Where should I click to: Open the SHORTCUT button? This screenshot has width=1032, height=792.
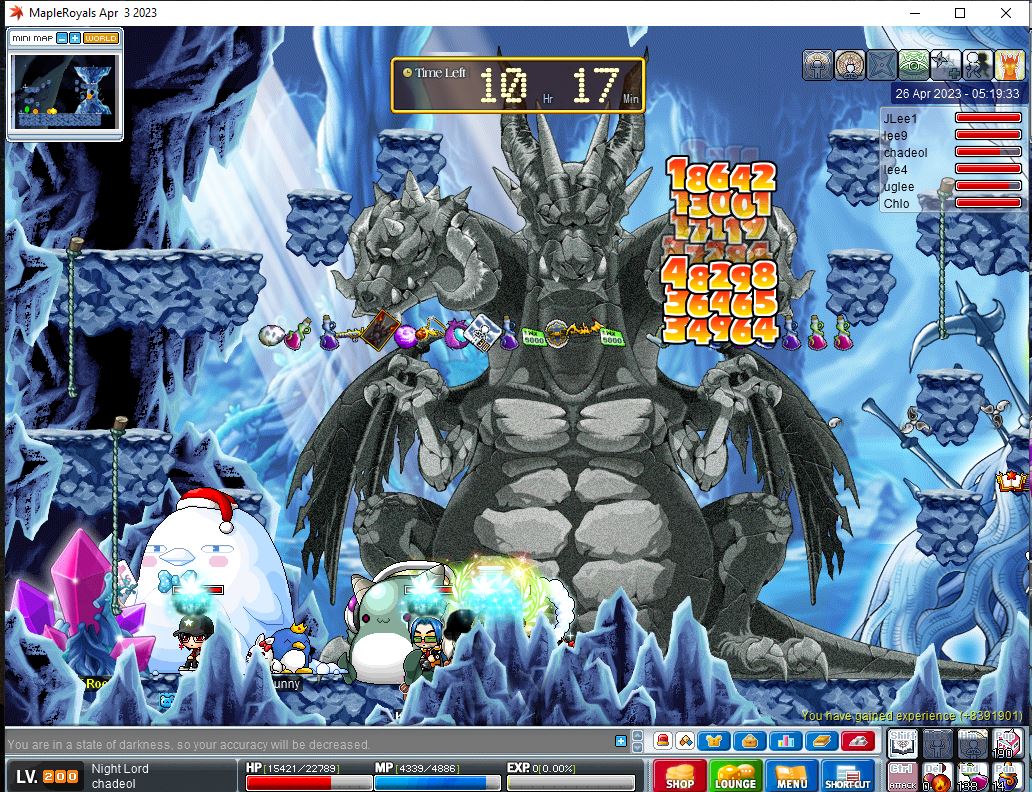coord(847,776)
